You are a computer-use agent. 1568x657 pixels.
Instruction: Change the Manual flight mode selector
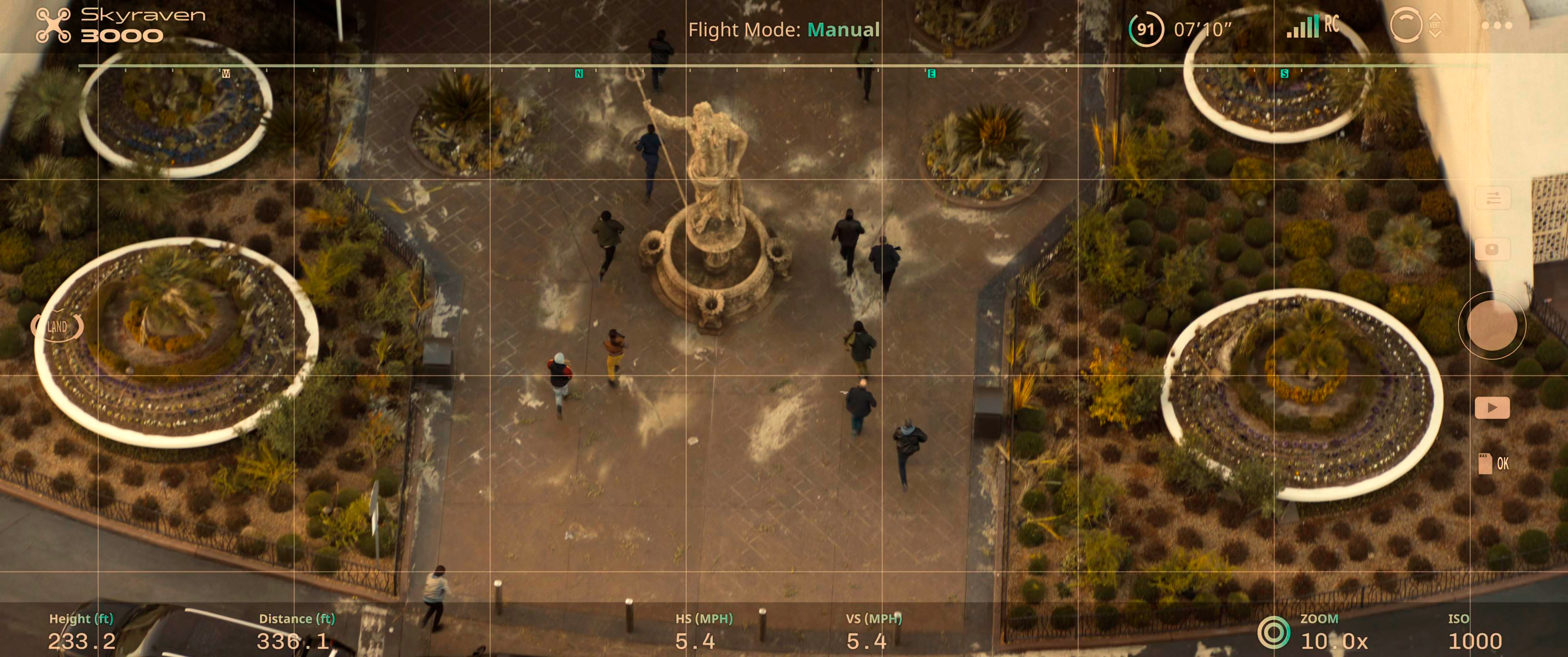tap(843, 29)
